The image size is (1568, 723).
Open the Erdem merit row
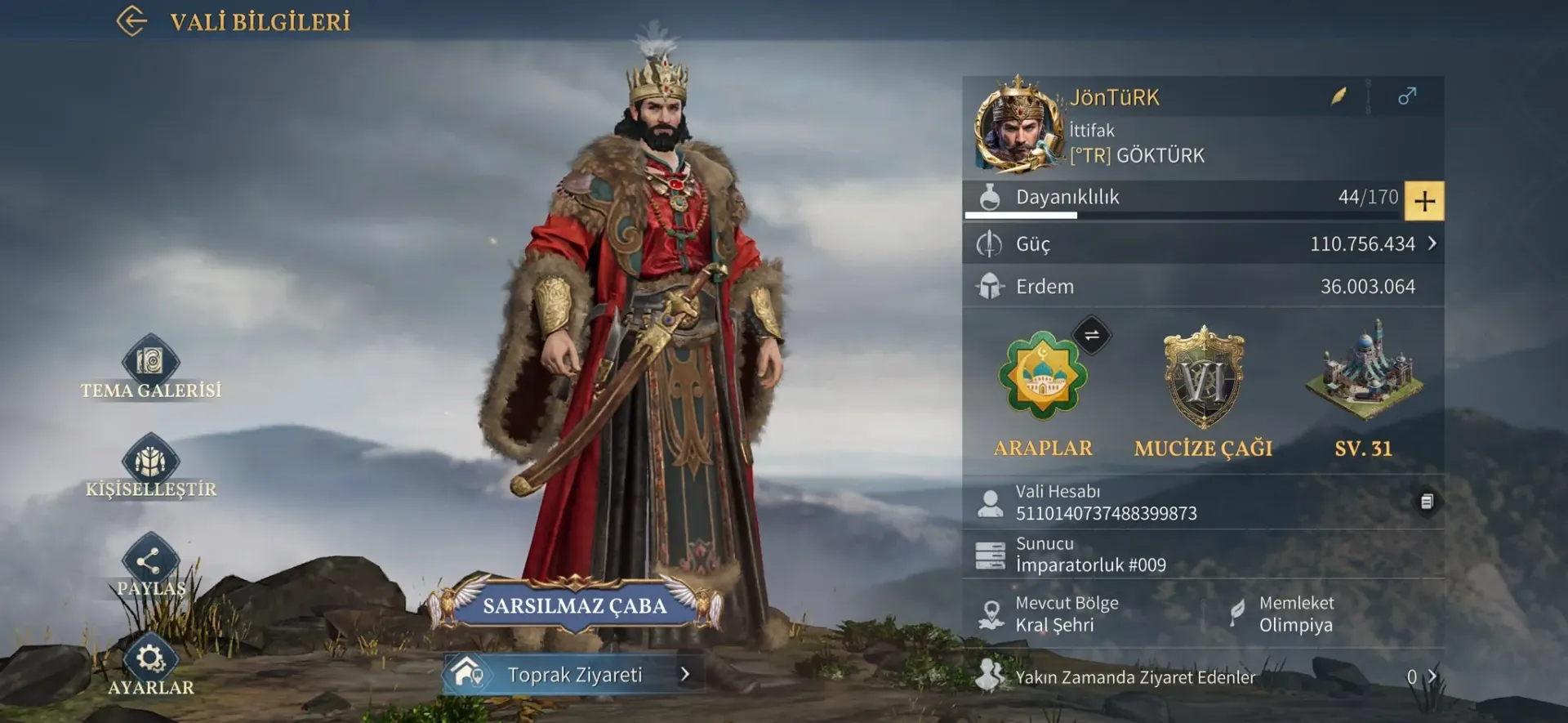pos(1202,287)
